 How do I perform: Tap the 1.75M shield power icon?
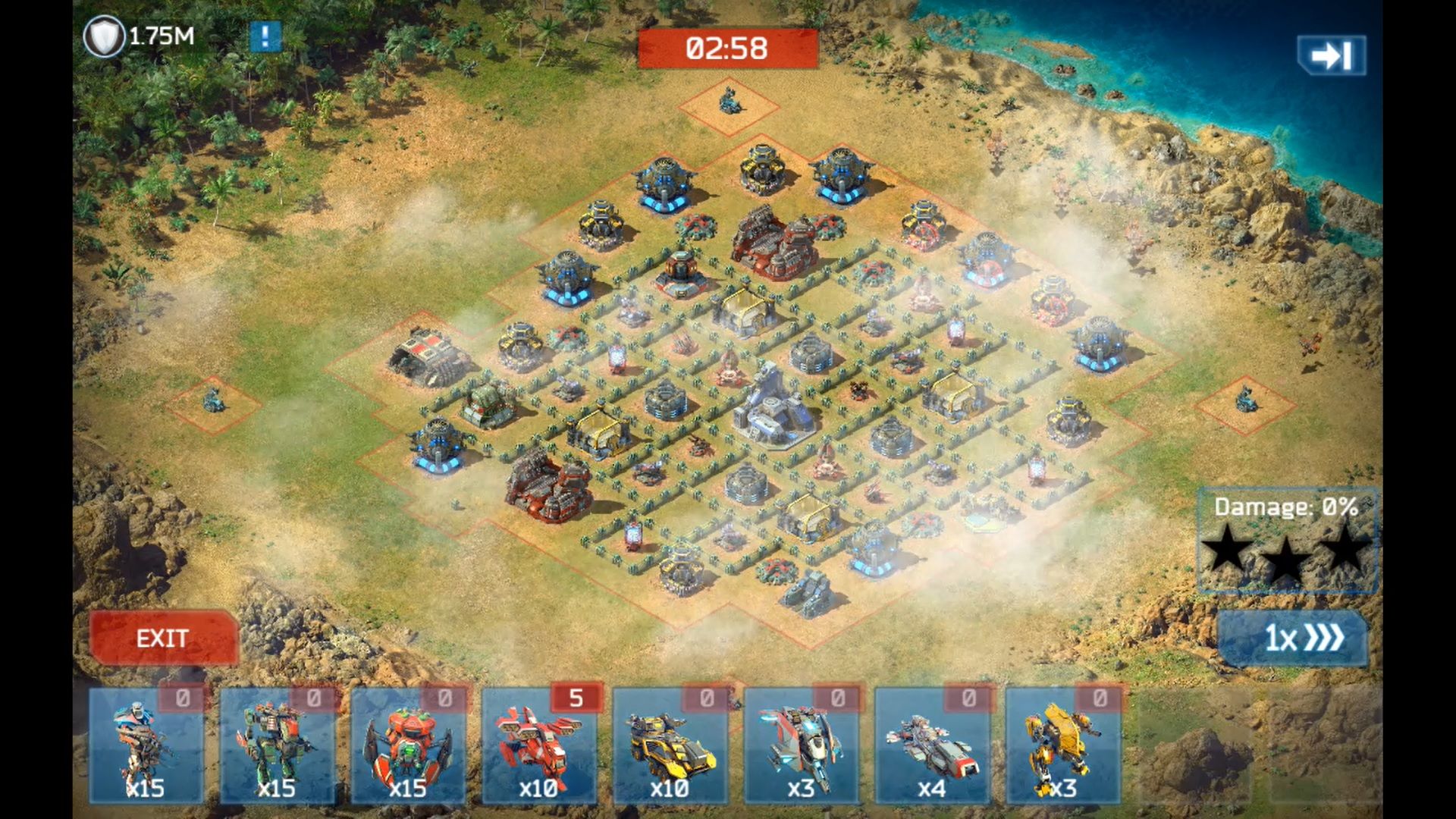coord(104,36)
